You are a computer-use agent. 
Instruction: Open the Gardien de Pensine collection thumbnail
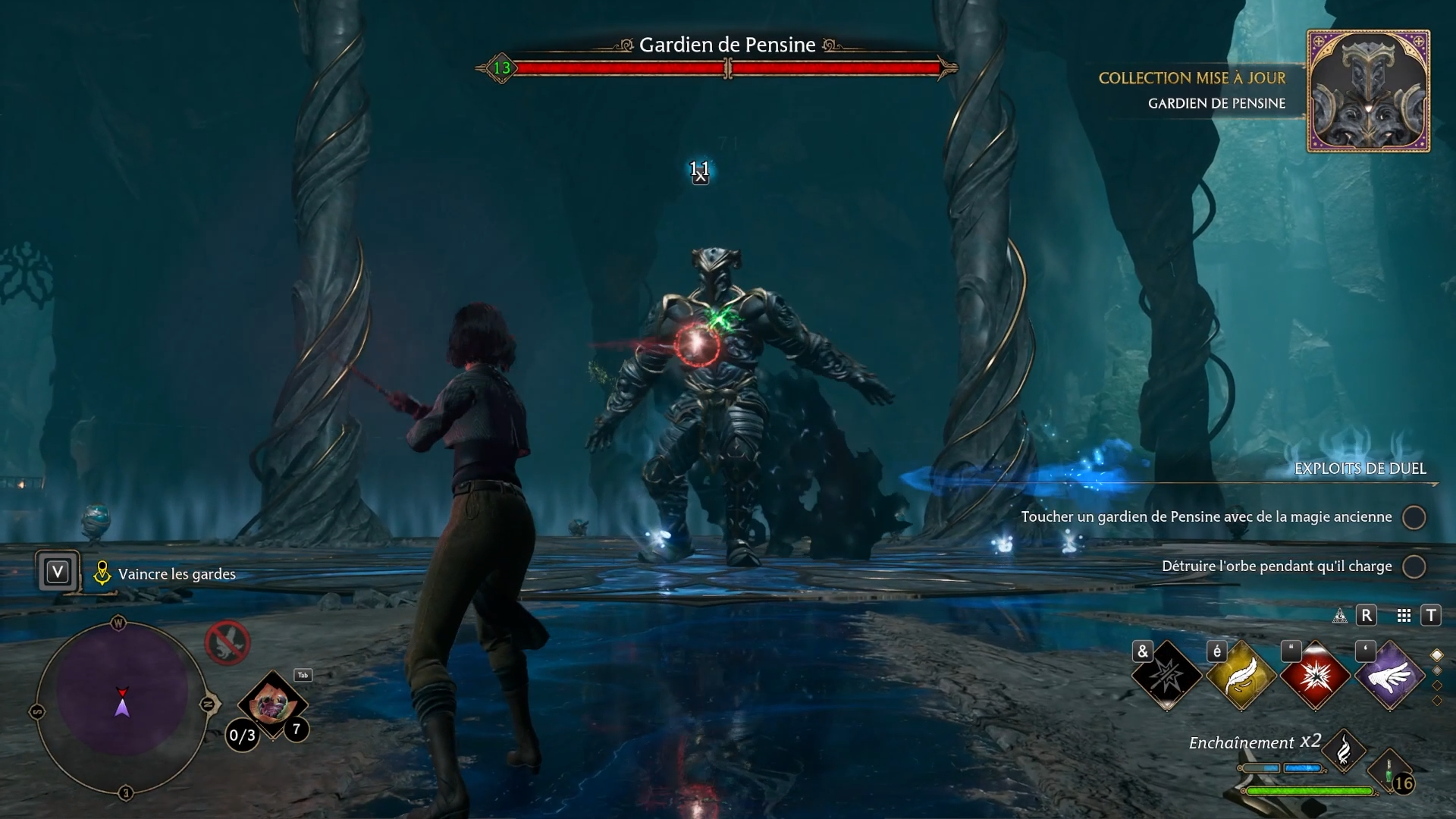[x=1368, y=91]
